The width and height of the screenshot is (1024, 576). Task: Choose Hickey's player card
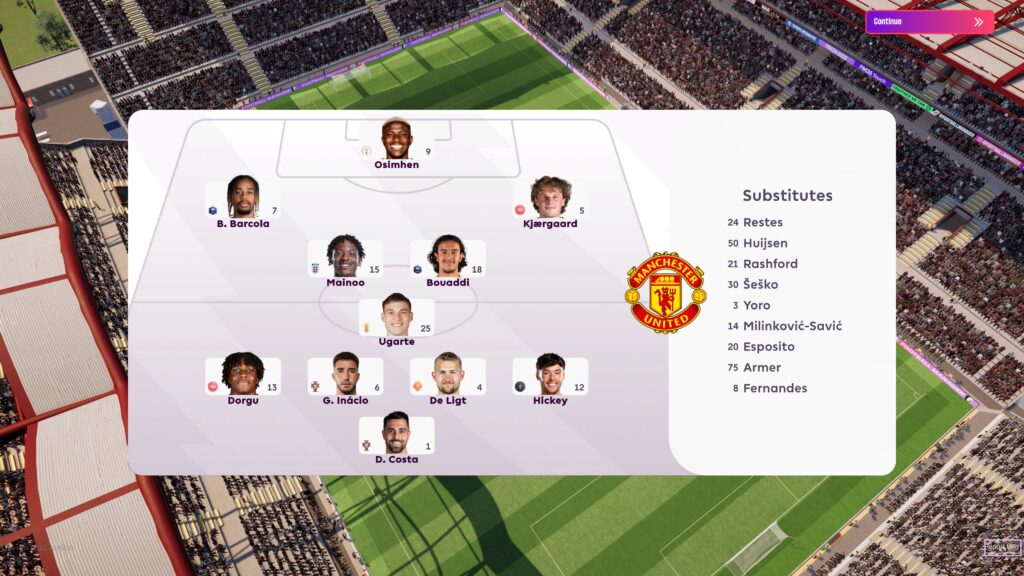click(x=550, y=376)
